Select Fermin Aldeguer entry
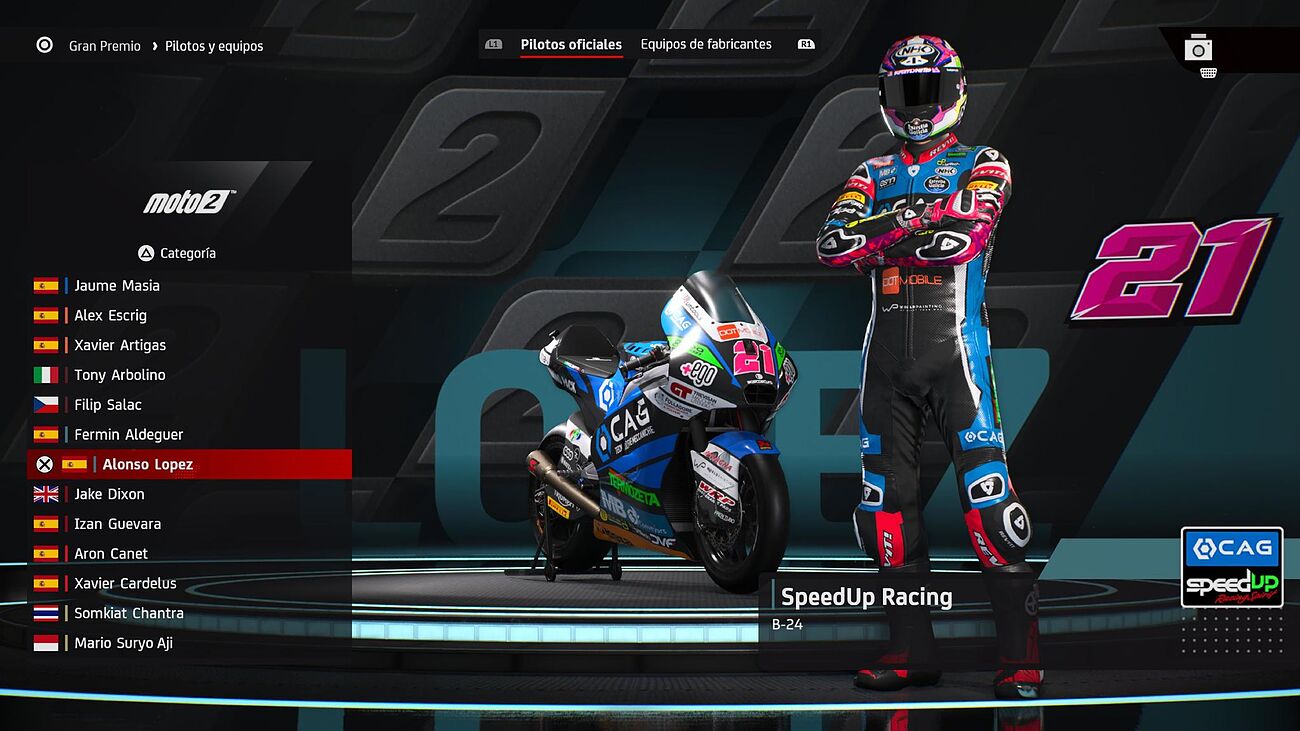 click(x=128, y=434)
